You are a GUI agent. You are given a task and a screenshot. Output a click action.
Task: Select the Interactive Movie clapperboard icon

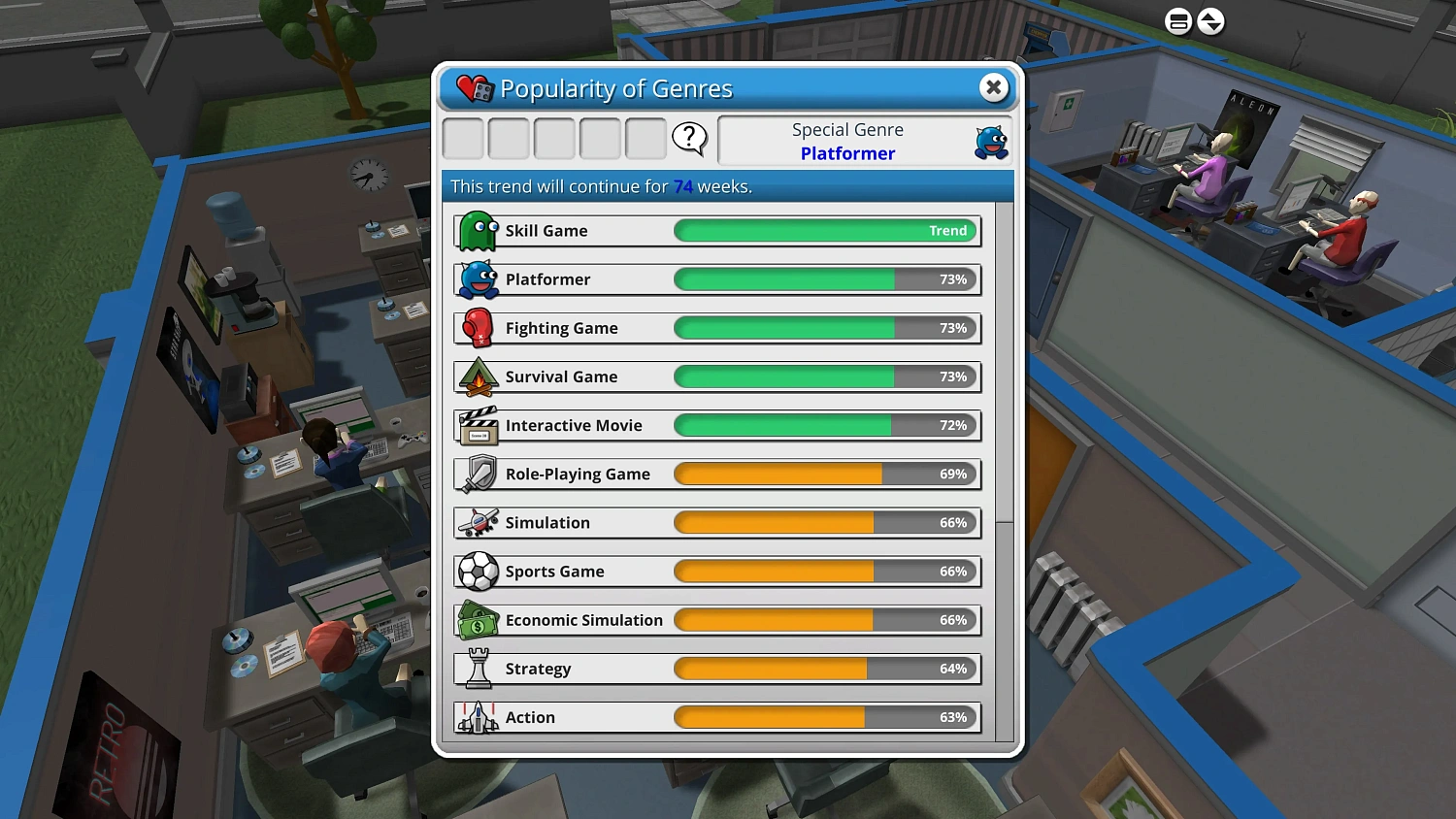pyautogui.click(x=477, y=425)
